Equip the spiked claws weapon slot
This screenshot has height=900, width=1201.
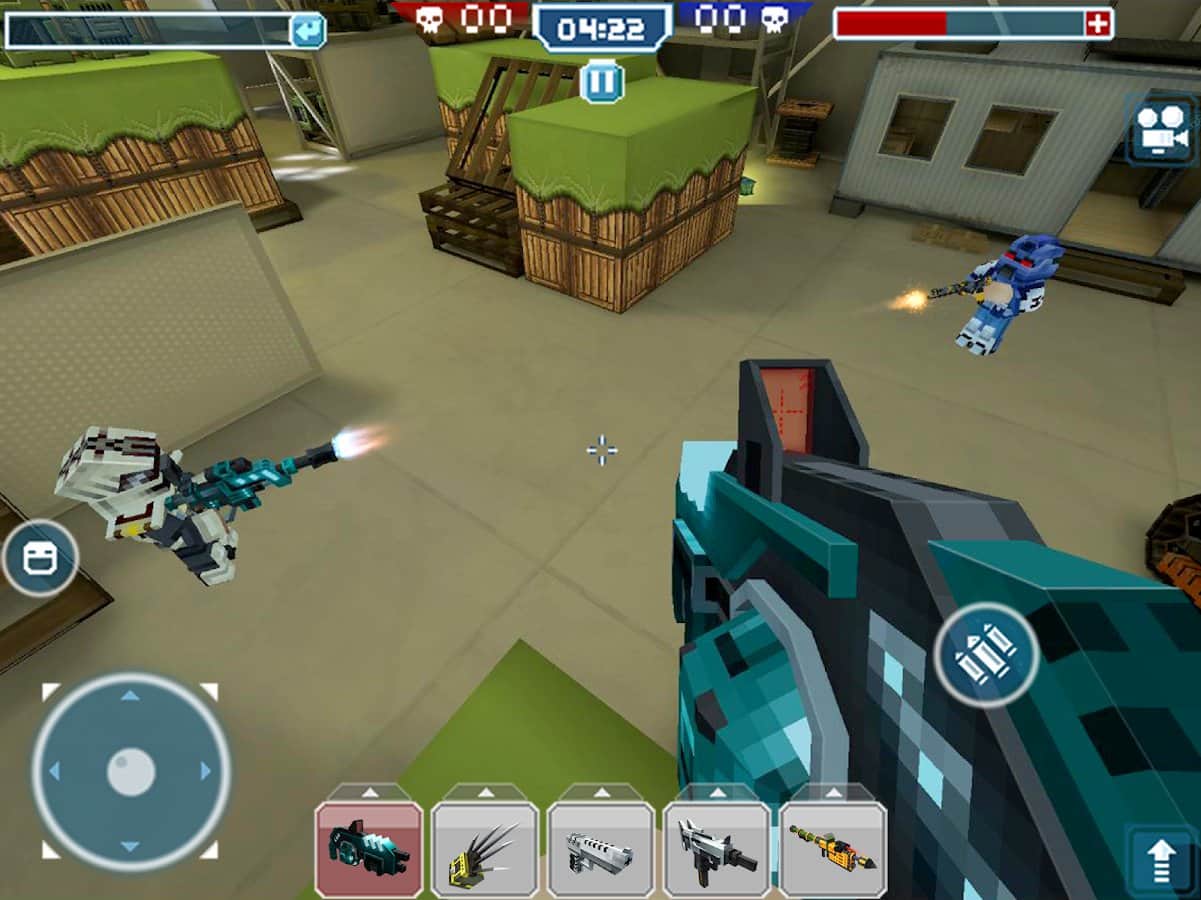[x=485, y=848]
